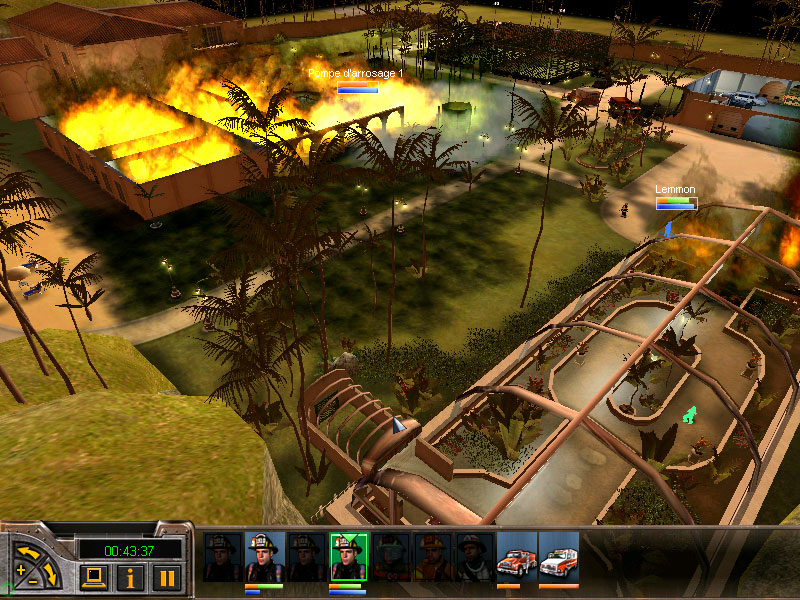The height and width of the screenshot is (600, 800).
Task: Select the orange-suited firefighter portrait
Action: coord(432,557)
